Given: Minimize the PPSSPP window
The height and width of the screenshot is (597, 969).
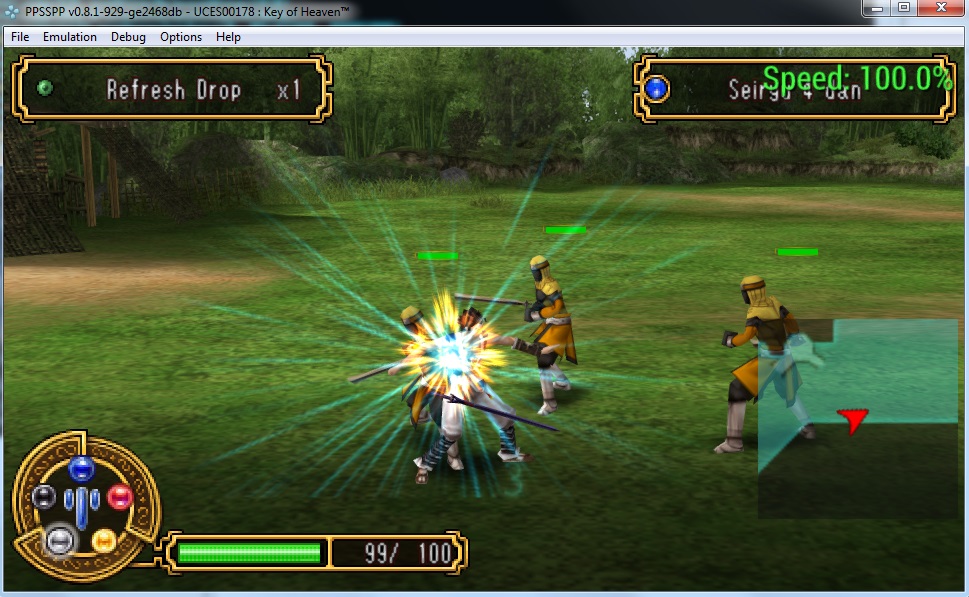Looking at the screenshot, I should pyautogui.click(x=876, y=8).
